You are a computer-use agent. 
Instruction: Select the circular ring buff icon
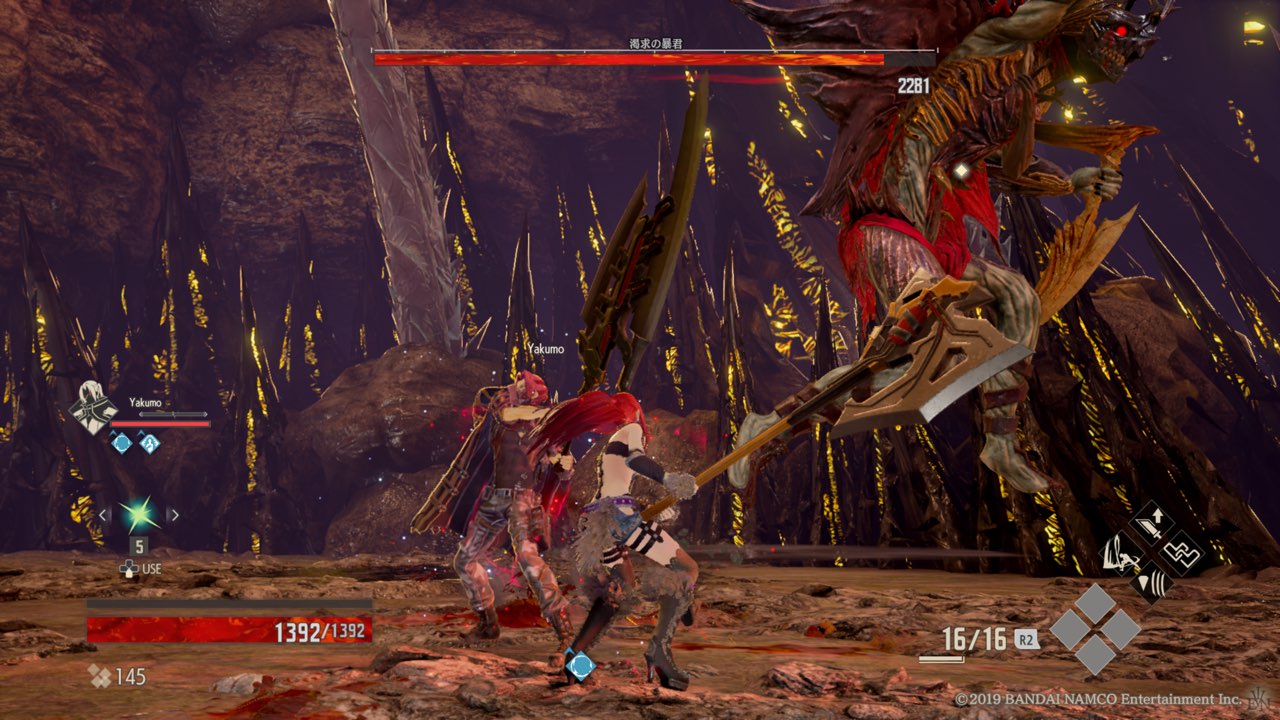coord(121,442)
